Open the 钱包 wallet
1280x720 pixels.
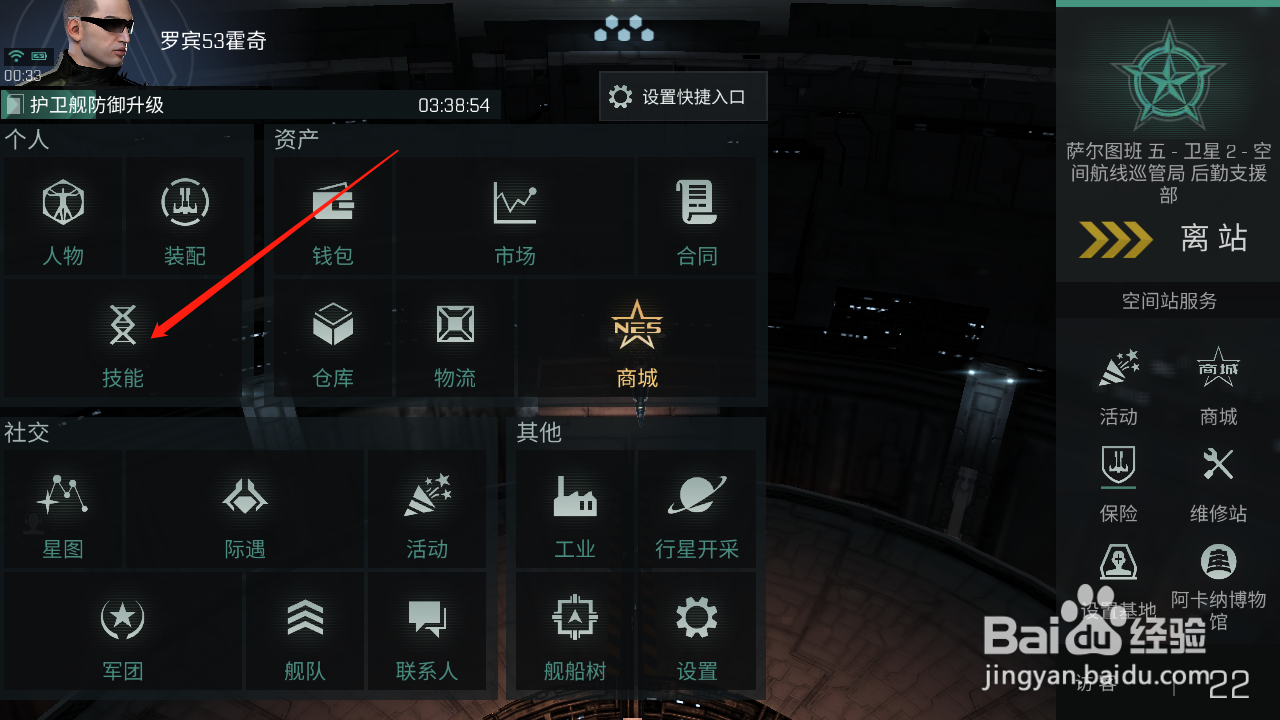pos(332,217)
